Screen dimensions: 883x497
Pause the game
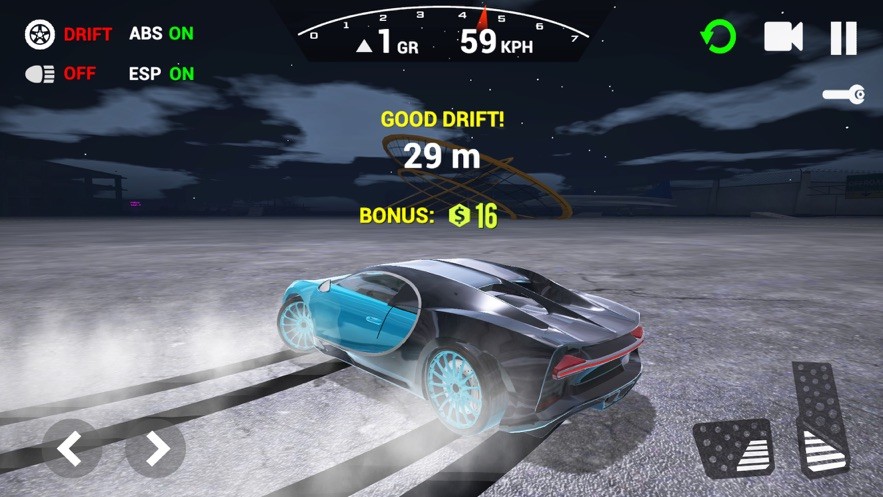click(x=843, y=38)
